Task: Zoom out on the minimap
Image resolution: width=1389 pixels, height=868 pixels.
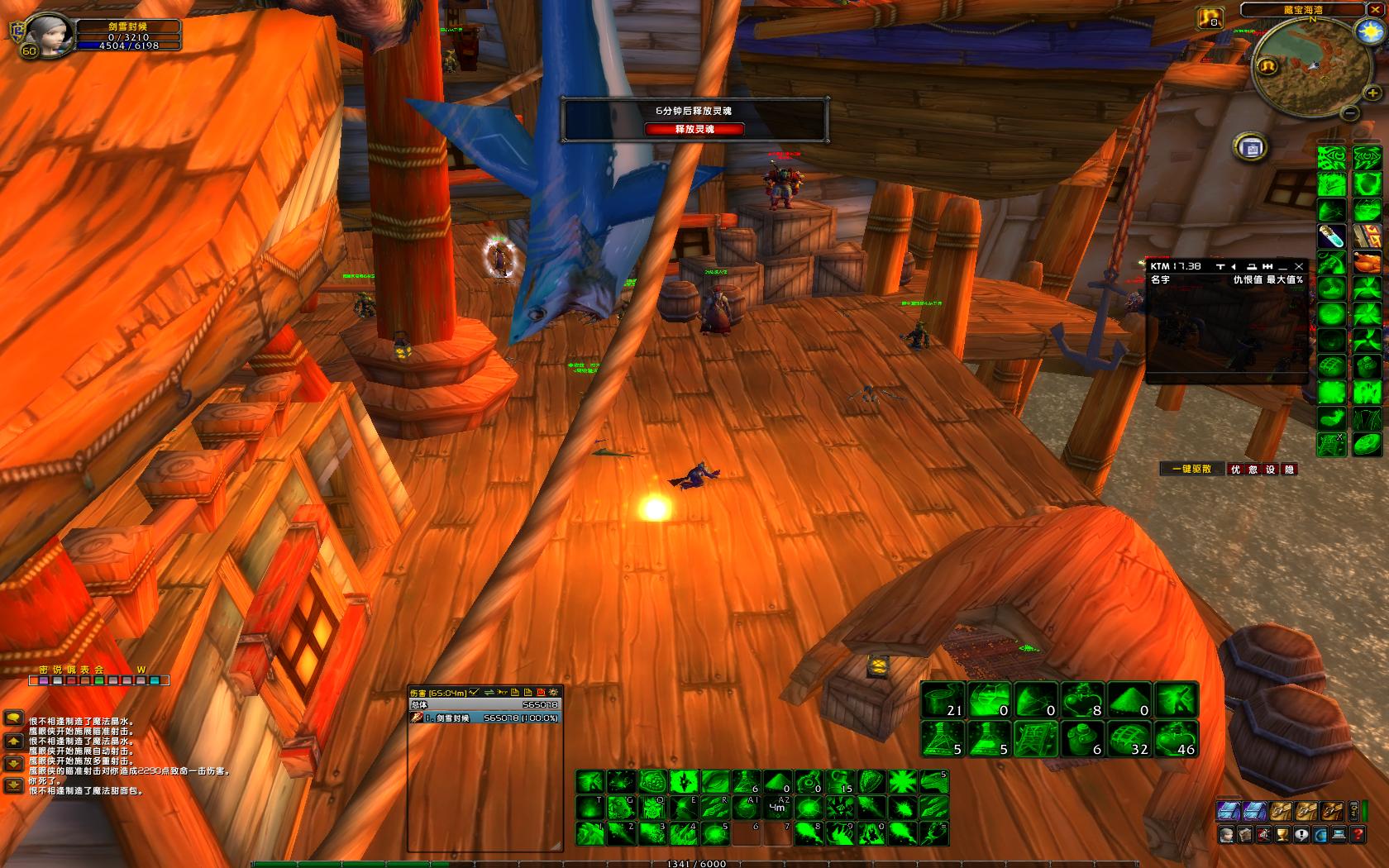Action: (1349, 112)
